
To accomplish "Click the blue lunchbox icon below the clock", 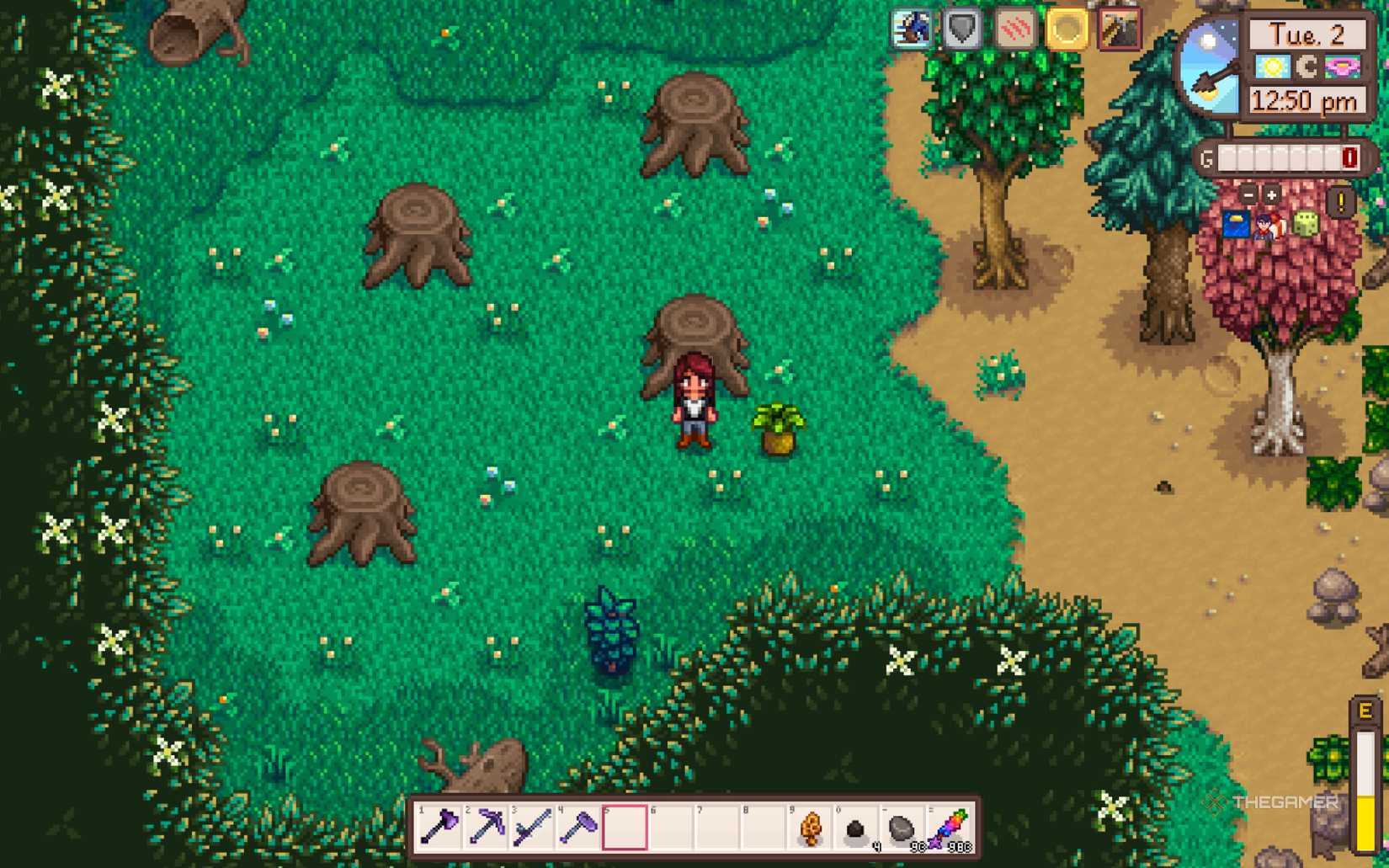I will [1237, 225].
